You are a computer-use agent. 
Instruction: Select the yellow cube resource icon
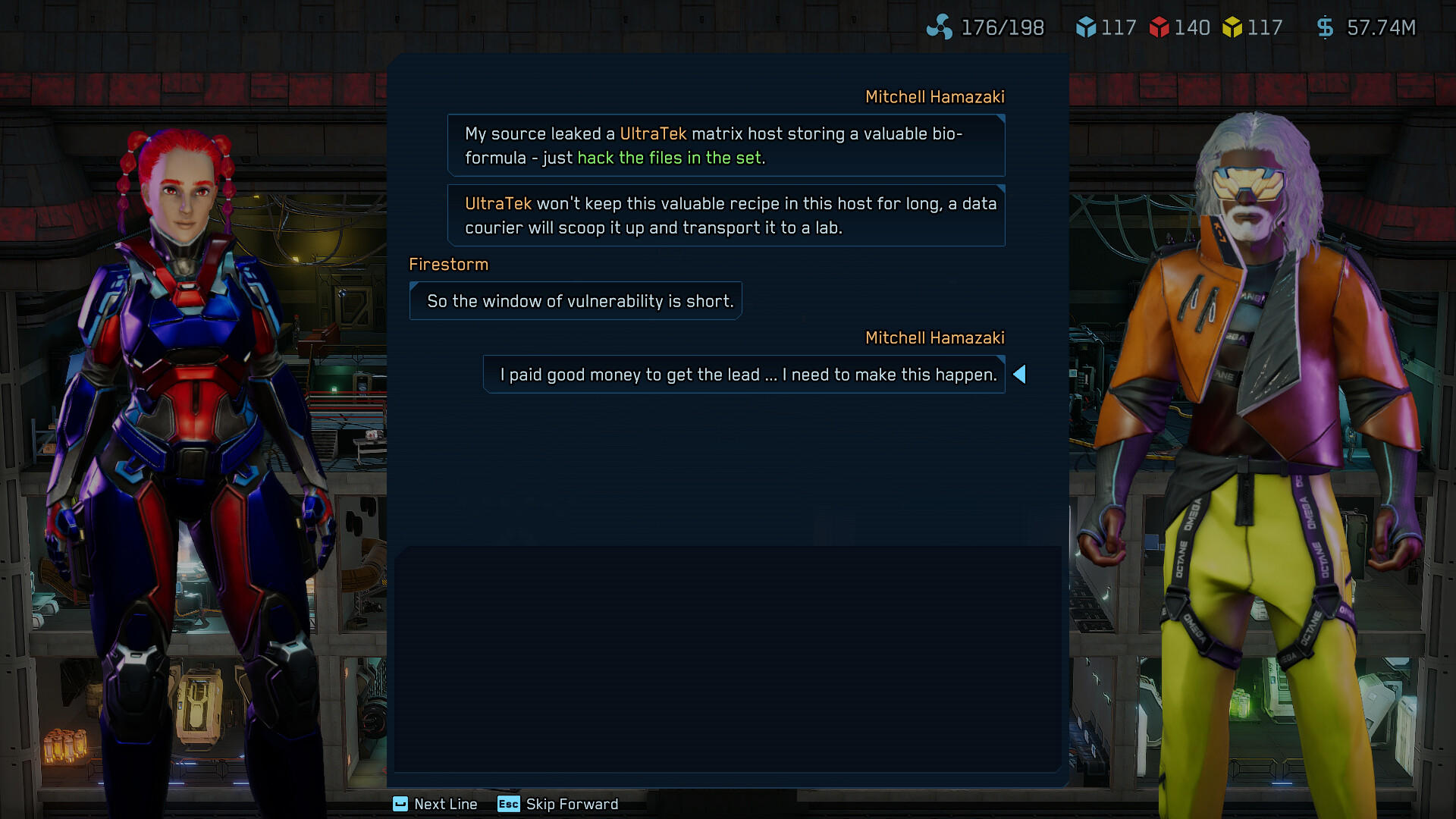click(x=1235, y=27)
